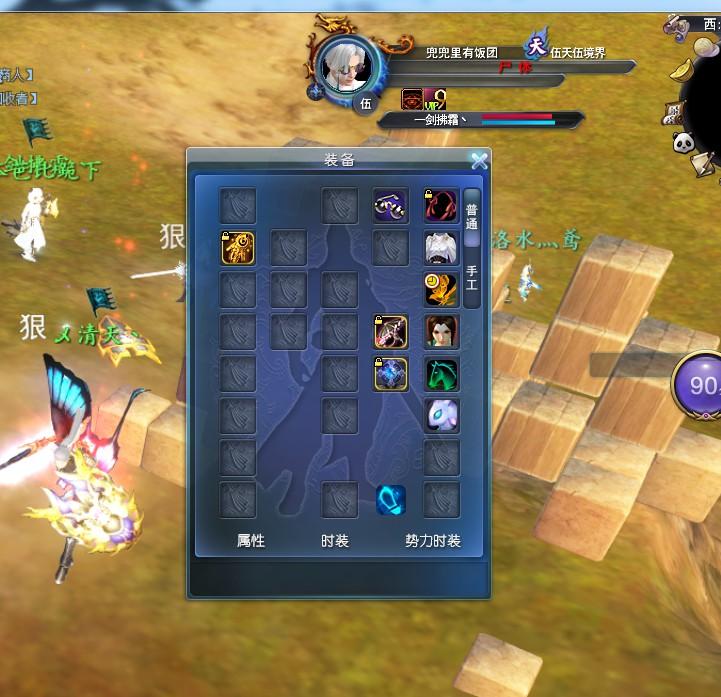This screenshot has height=697, width=721.
Task: Click the target player portrait
Action: [x=346, y=66]
